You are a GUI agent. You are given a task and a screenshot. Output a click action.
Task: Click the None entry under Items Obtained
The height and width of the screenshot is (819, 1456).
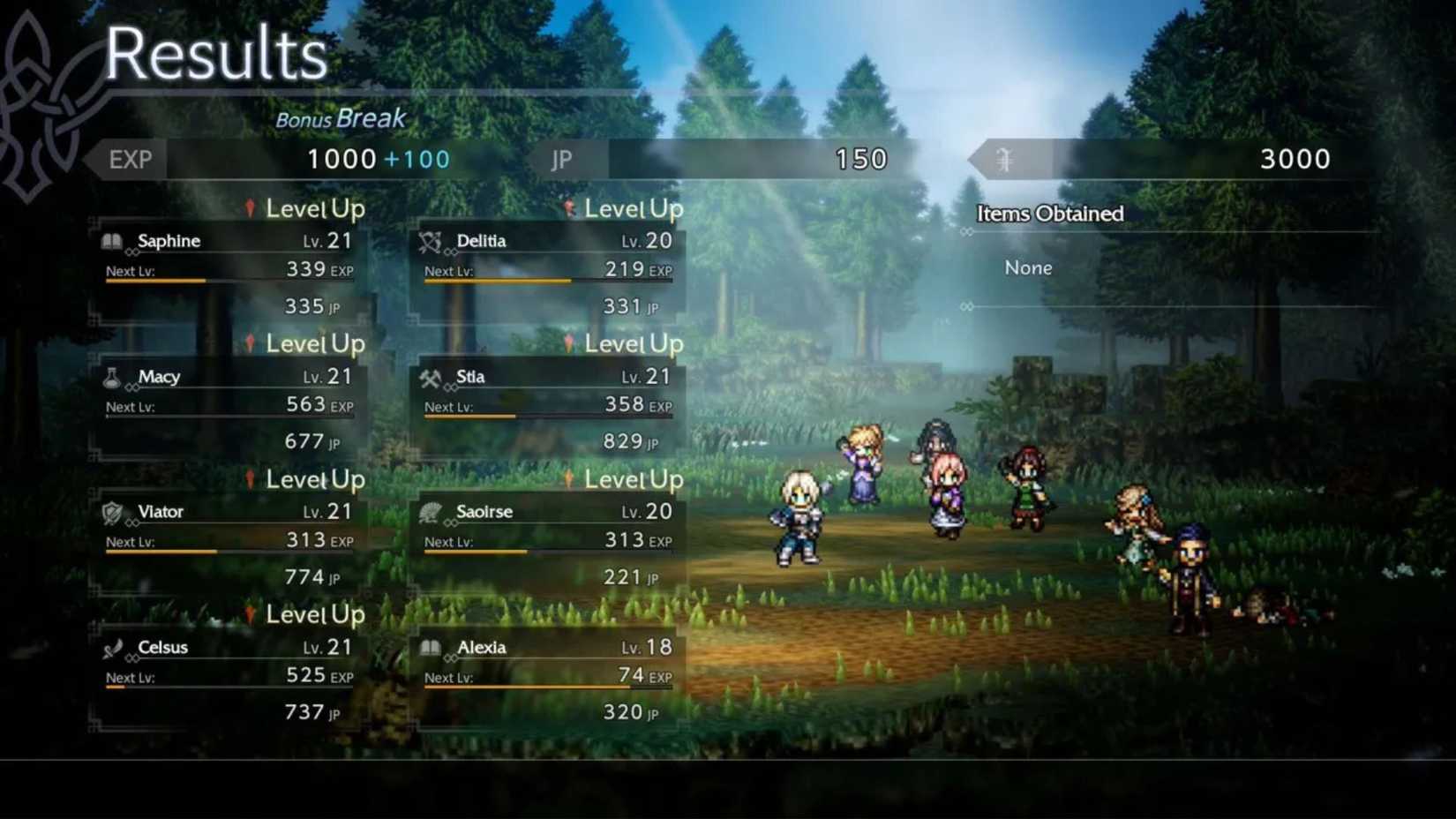click(1029, 267)
